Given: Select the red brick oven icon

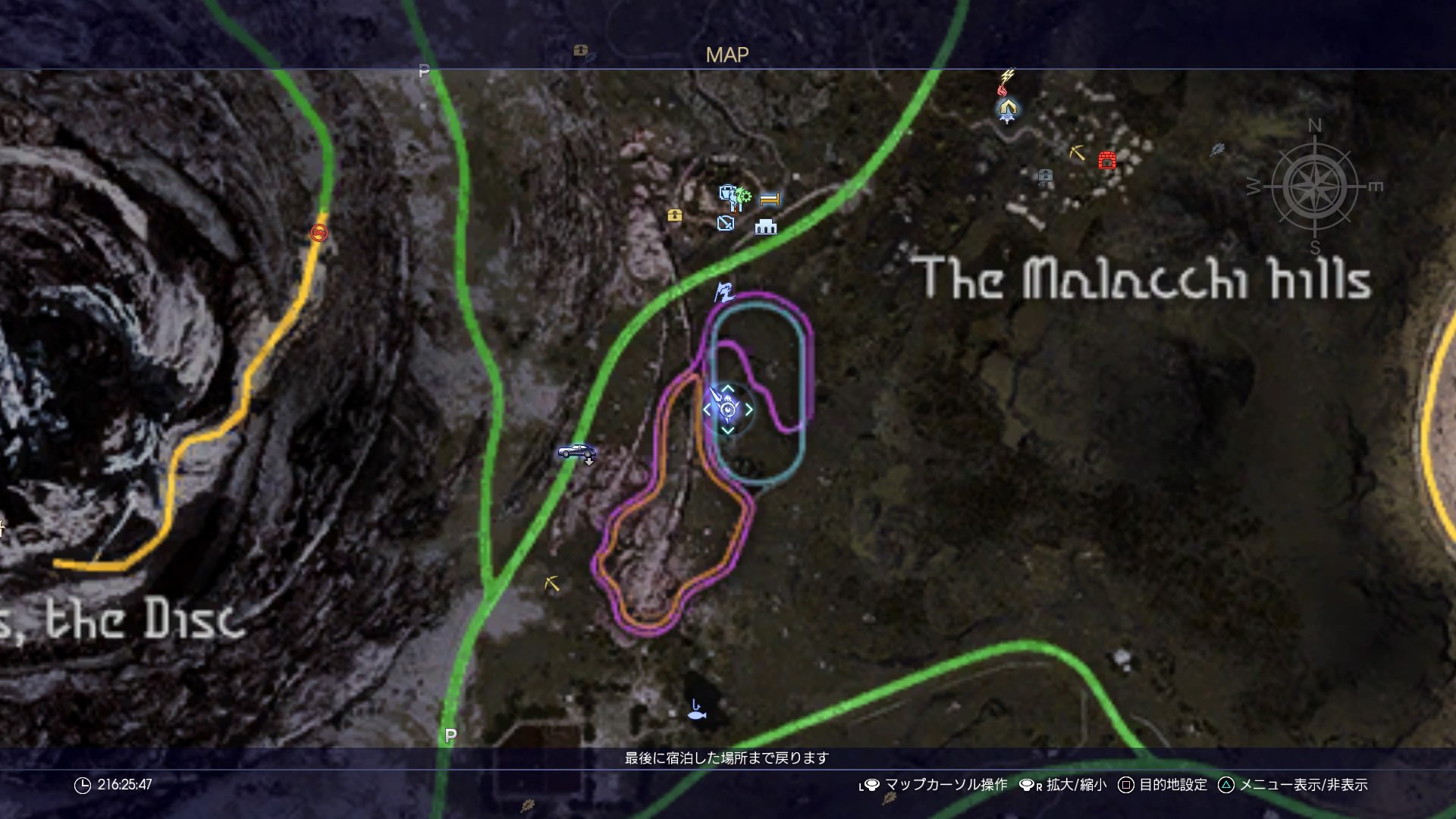Looking at the screenshot, I should tap(1107, 160).
